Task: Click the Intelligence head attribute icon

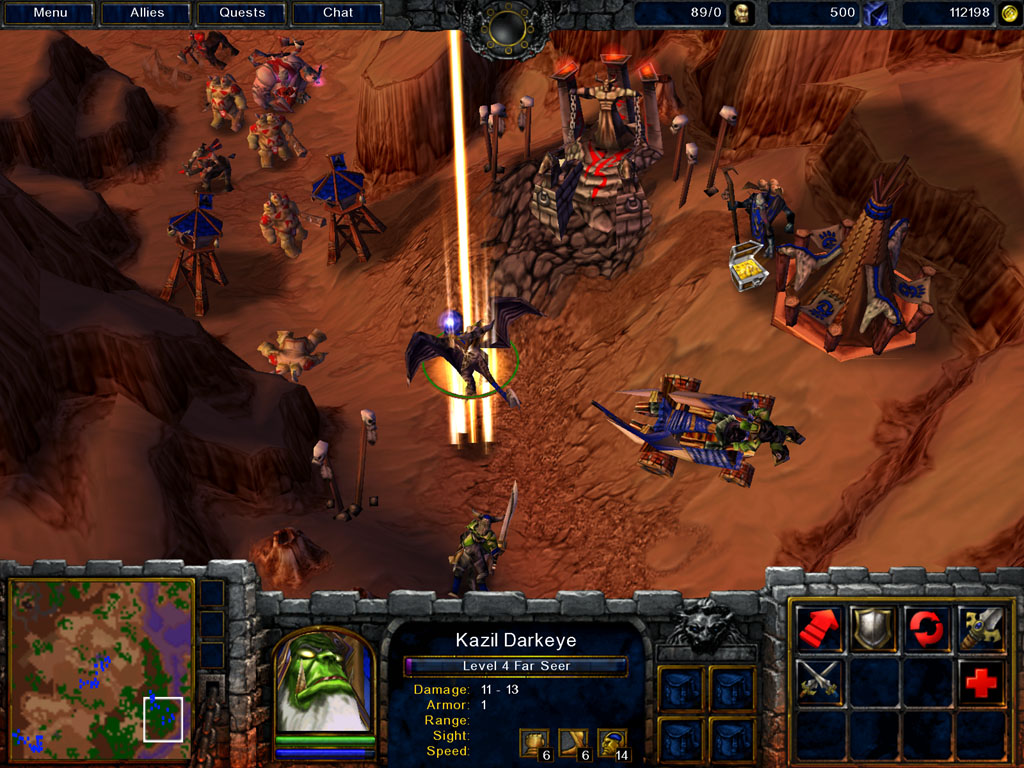Action: pyautogui.click(x=611, y=742)
